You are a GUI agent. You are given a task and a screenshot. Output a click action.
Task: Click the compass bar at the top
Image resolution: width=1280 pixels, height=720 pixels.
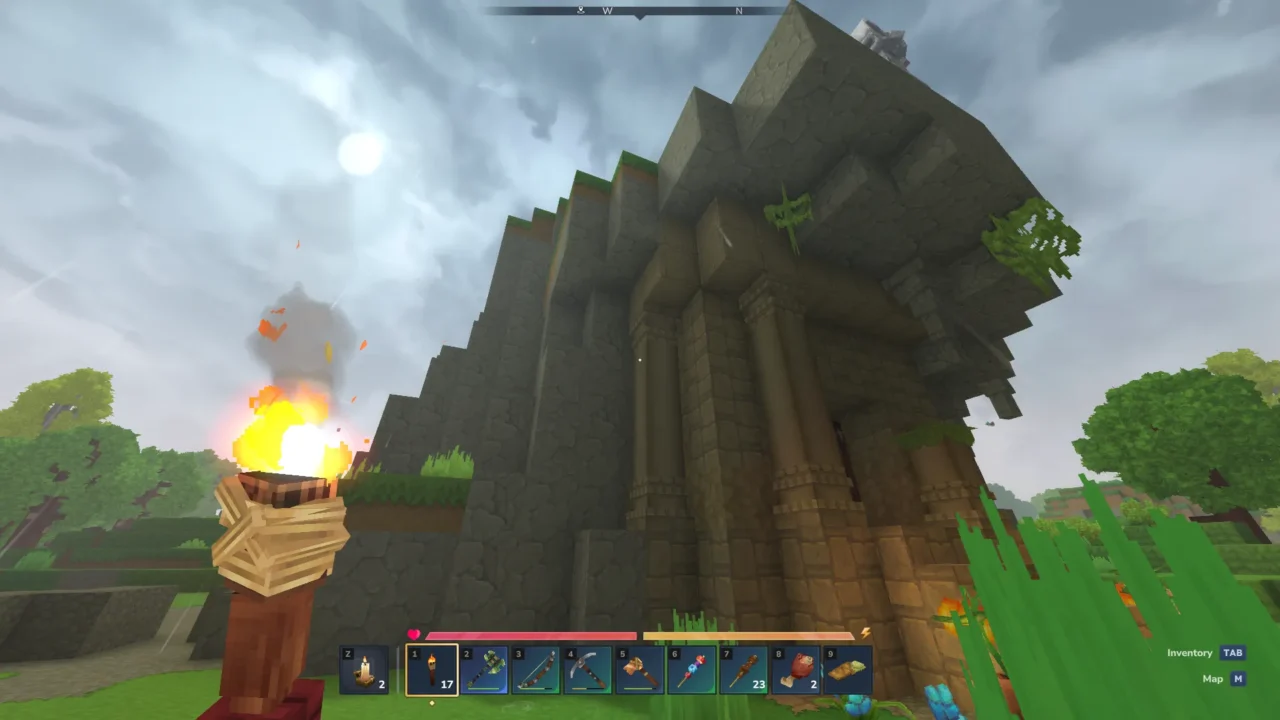[637, 11]
